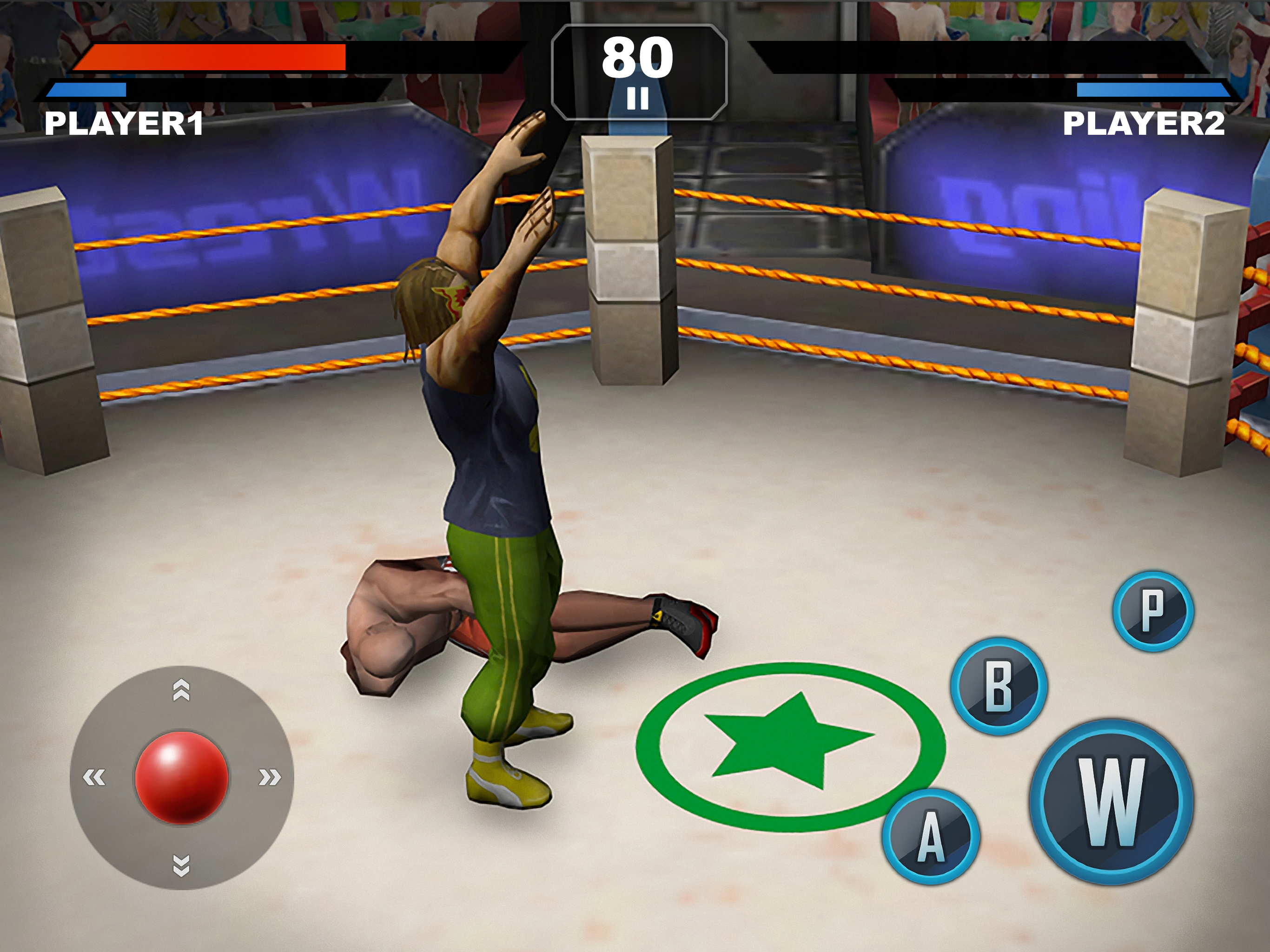Move up using the joystick's up arrows

pyautogui.click(x=181, y=690)
